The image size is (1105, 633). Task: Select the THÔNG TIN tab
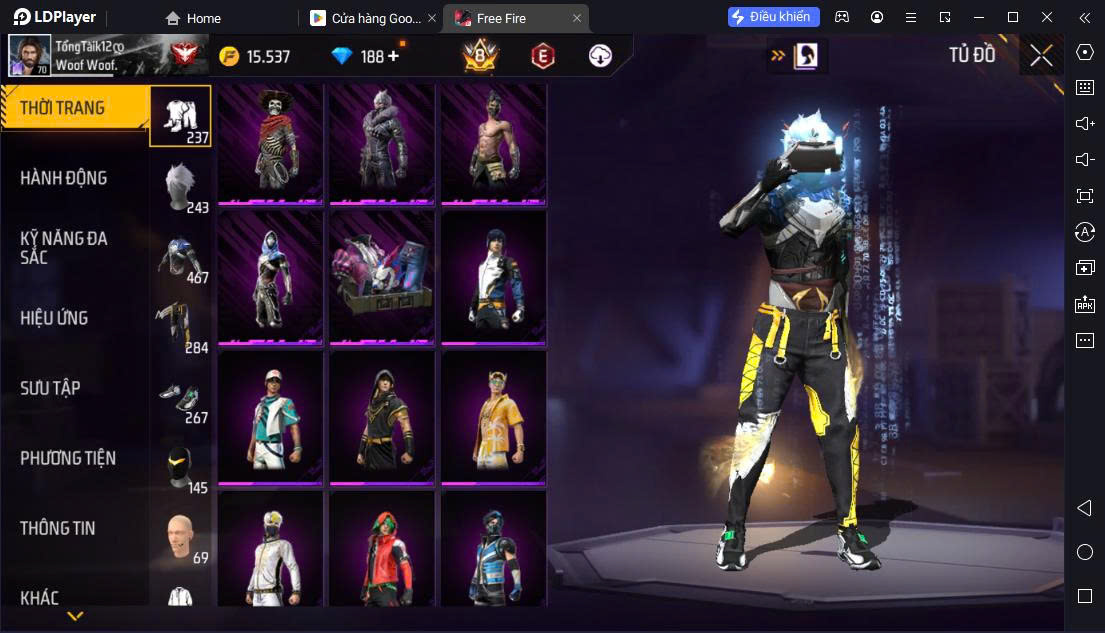click(58, 528)
